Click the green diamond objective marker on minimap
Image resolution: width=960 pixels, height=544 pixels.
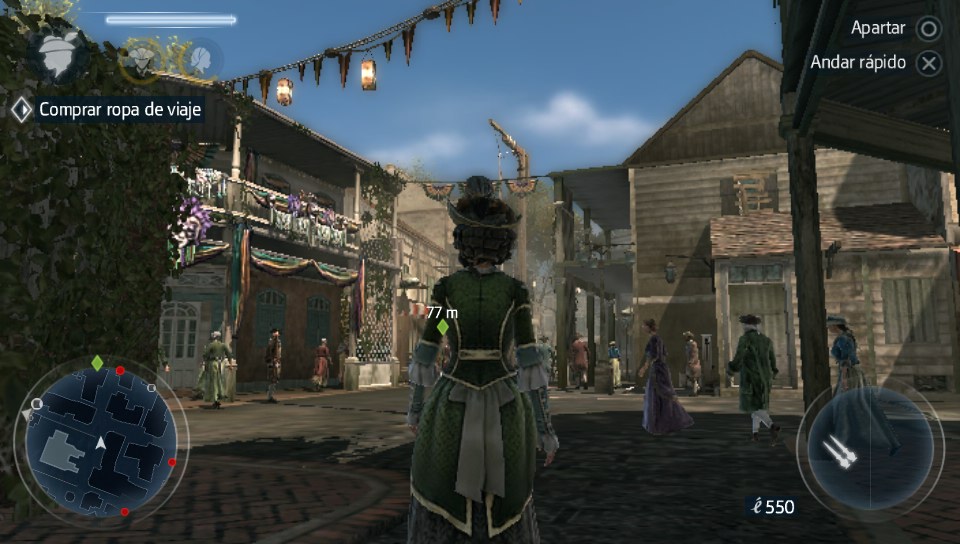[x=96, y=362]
